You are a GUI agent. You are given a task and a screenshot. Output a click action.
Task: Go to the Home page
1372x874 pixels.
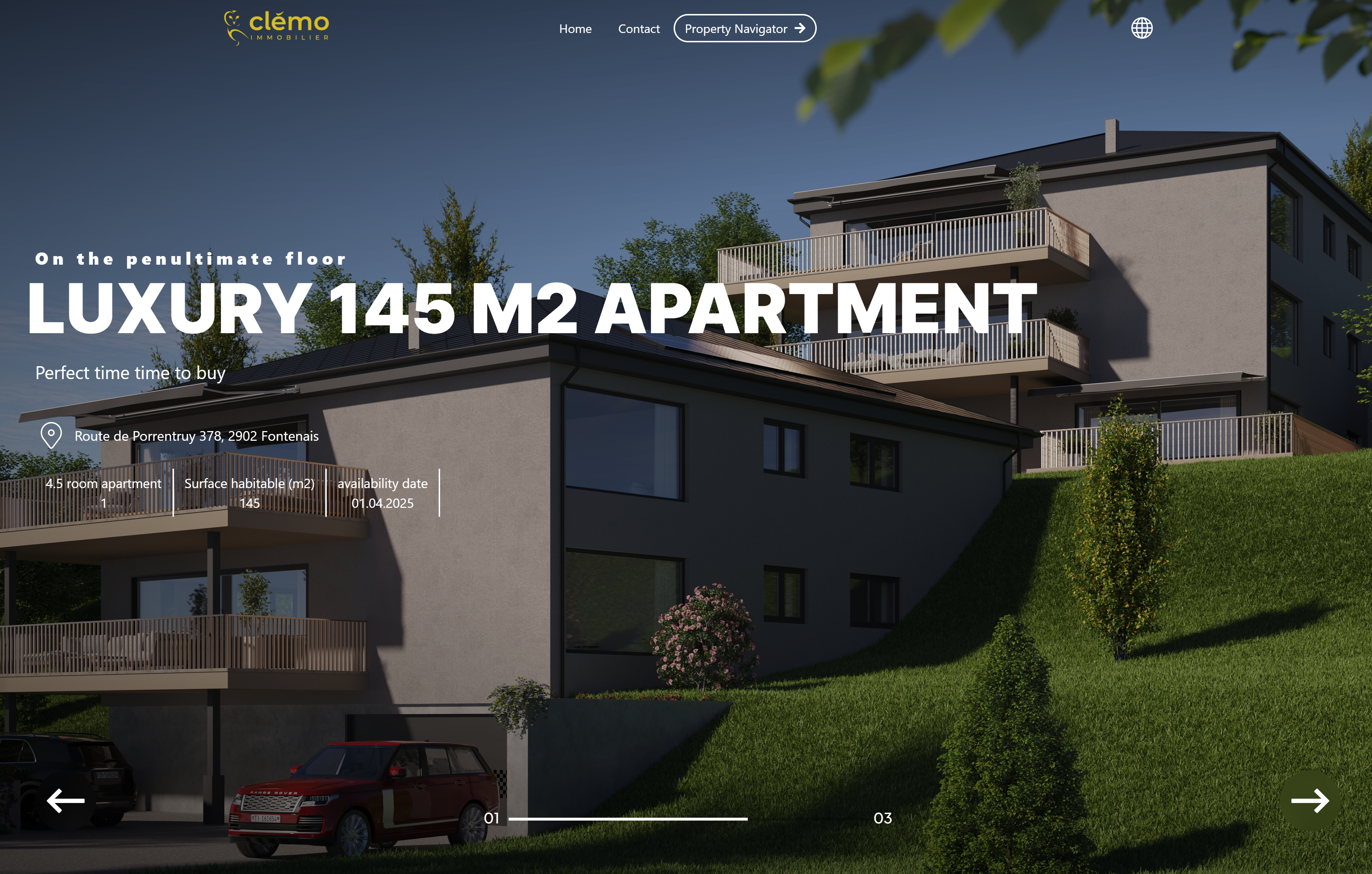[575, 28]
